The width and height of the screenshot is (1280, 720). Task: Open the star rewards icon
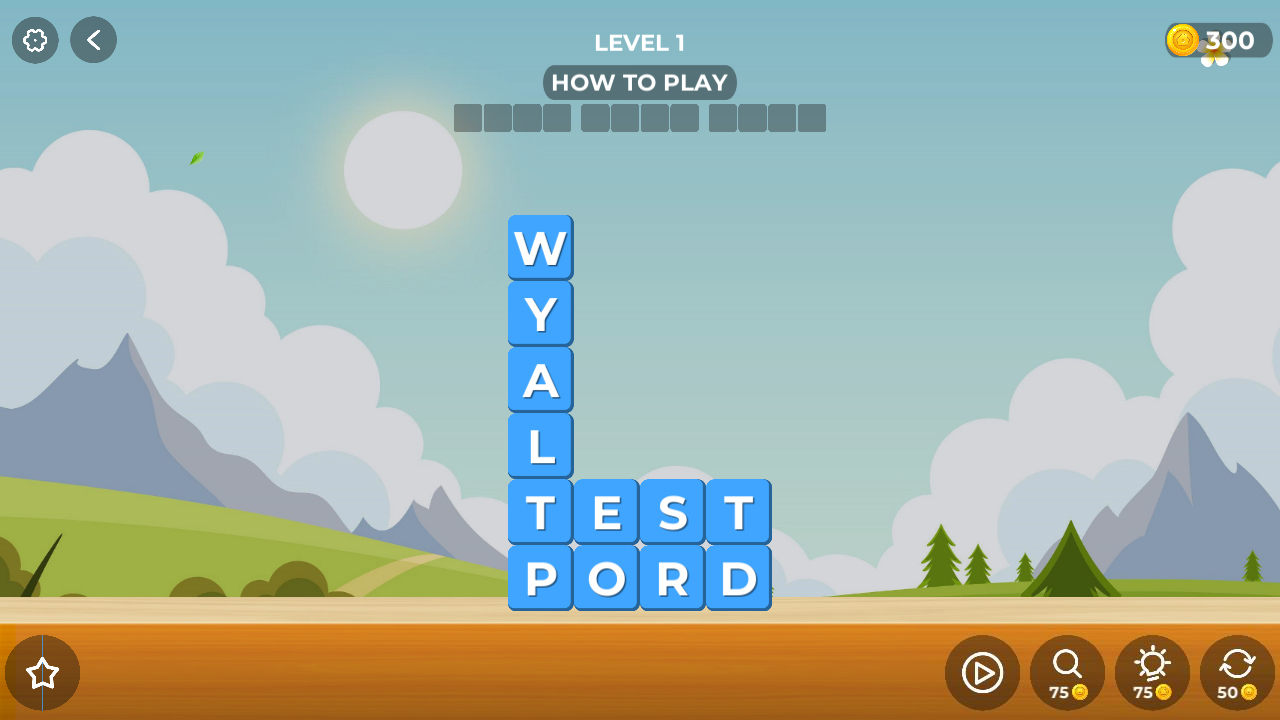(x=43, y=672)
